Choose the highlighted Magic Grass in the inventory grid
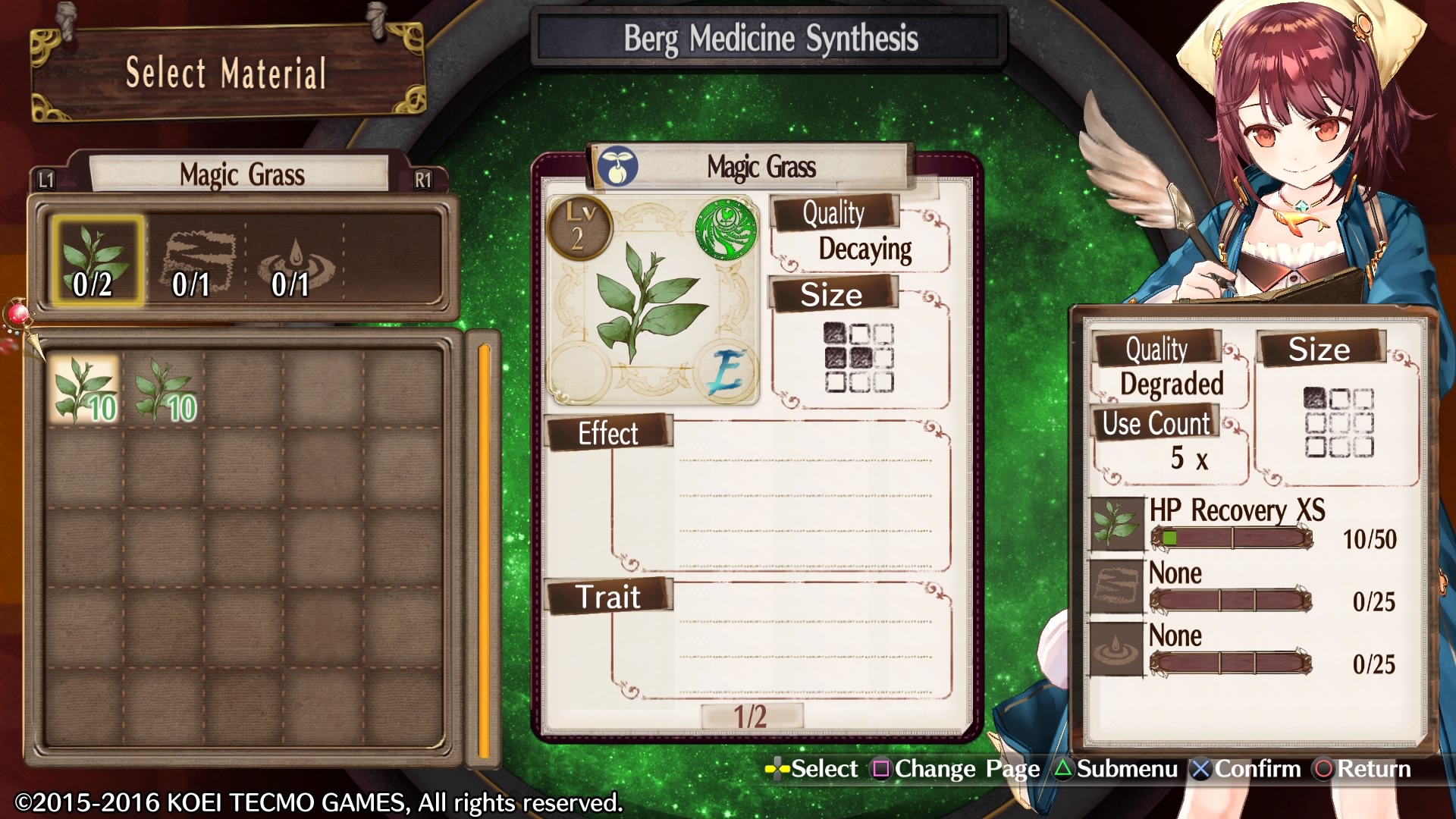The image size is (1456, 819). (x=84, y=389)
